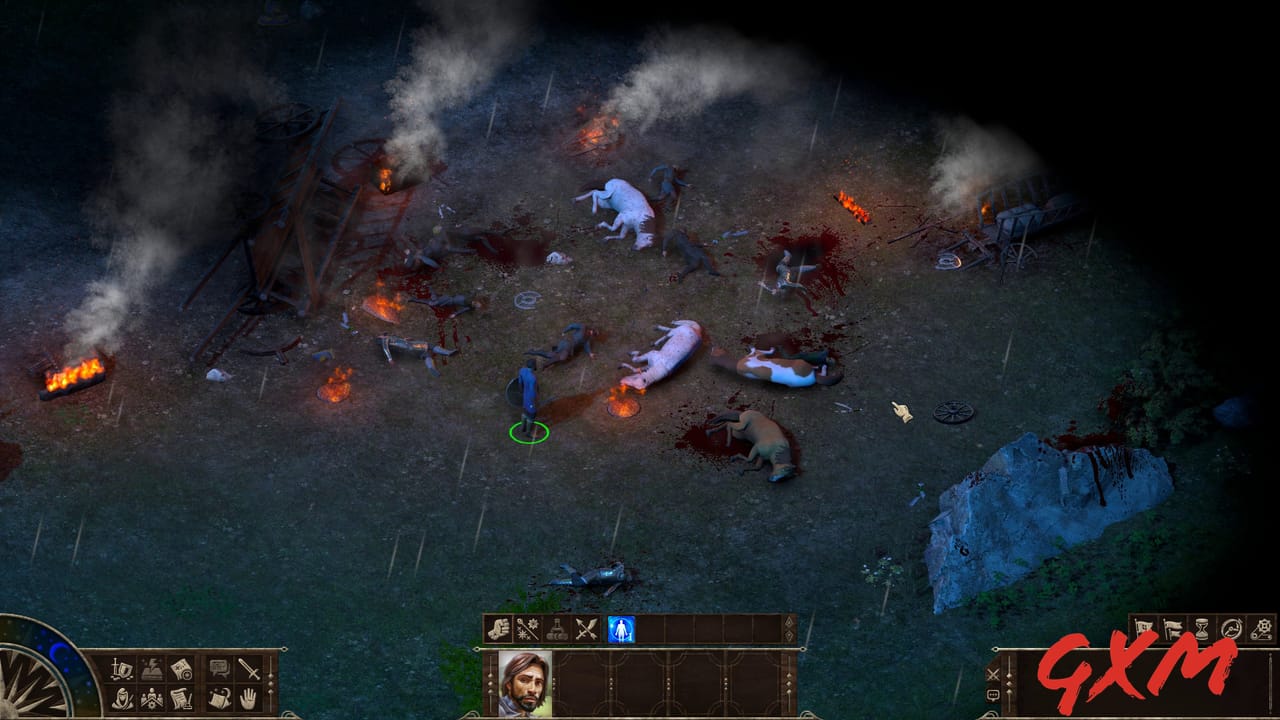Open the quest journal scroll-and-quill icon
The height and width of the screenshot is (720, 1280).
click(182, 699)
